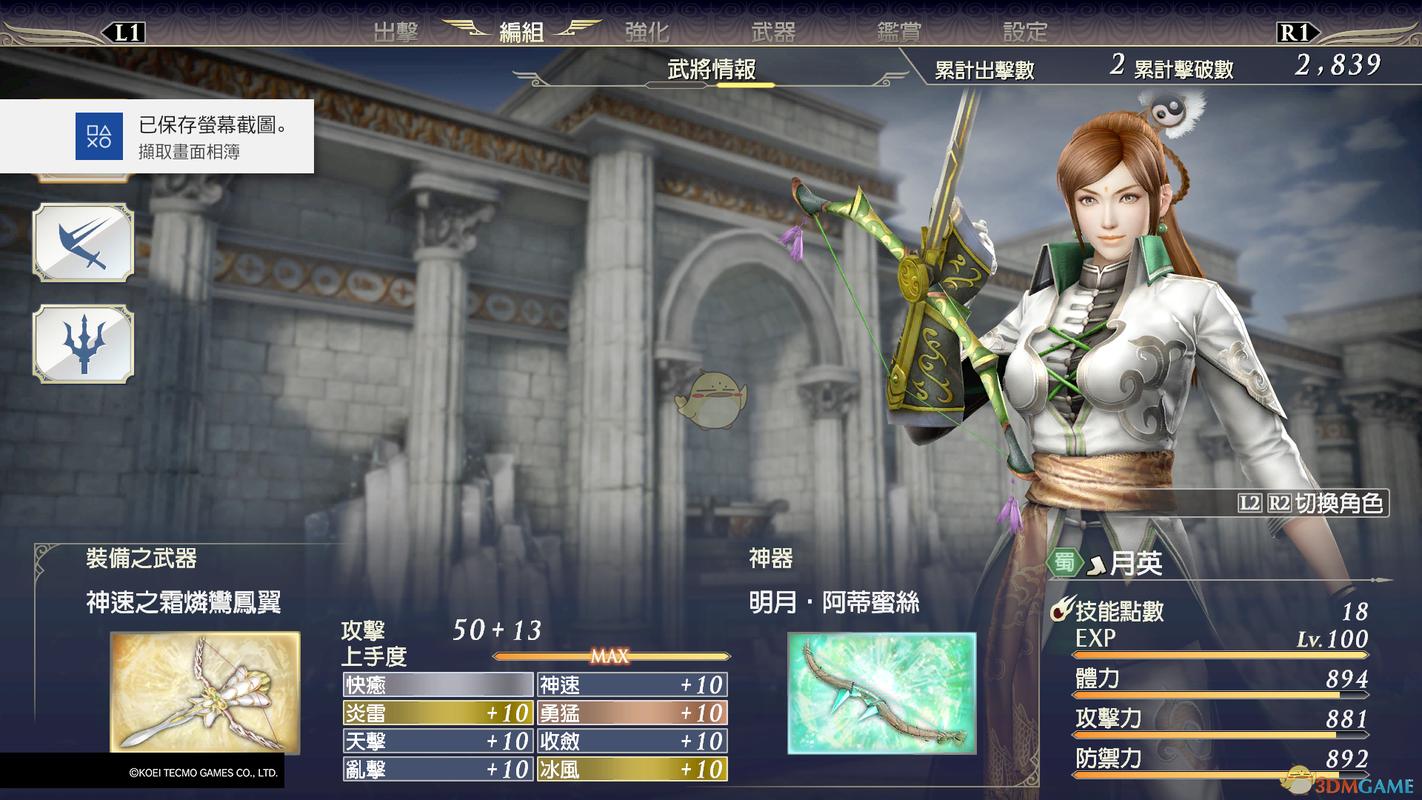
Task: Select the equipped 神速之霜燐鸞鳳翼 weapon thumbnail
Action: coord(205,692)
